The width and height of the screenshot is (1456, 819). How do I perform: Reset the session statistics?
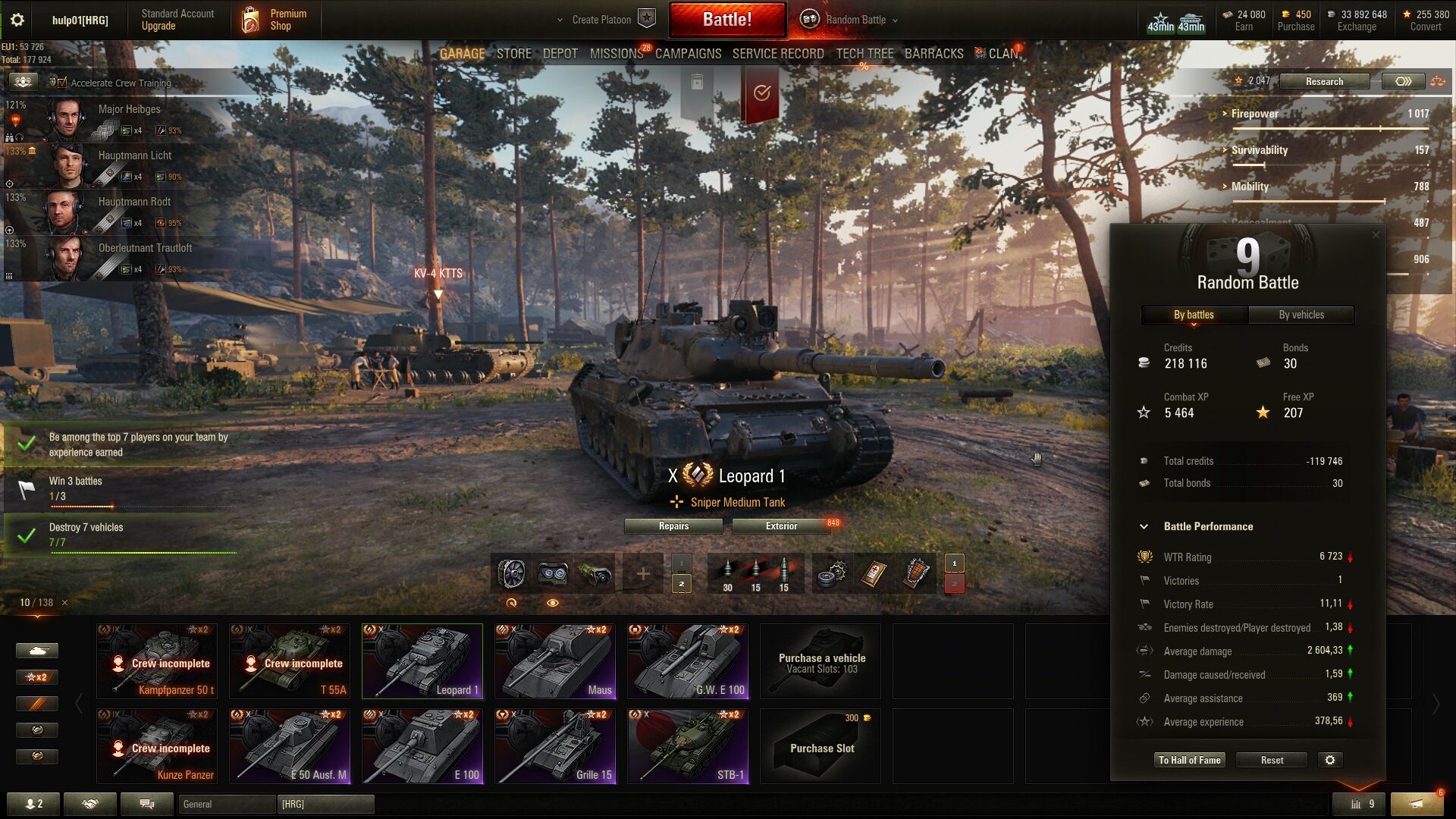click(x=1272, y=760)
